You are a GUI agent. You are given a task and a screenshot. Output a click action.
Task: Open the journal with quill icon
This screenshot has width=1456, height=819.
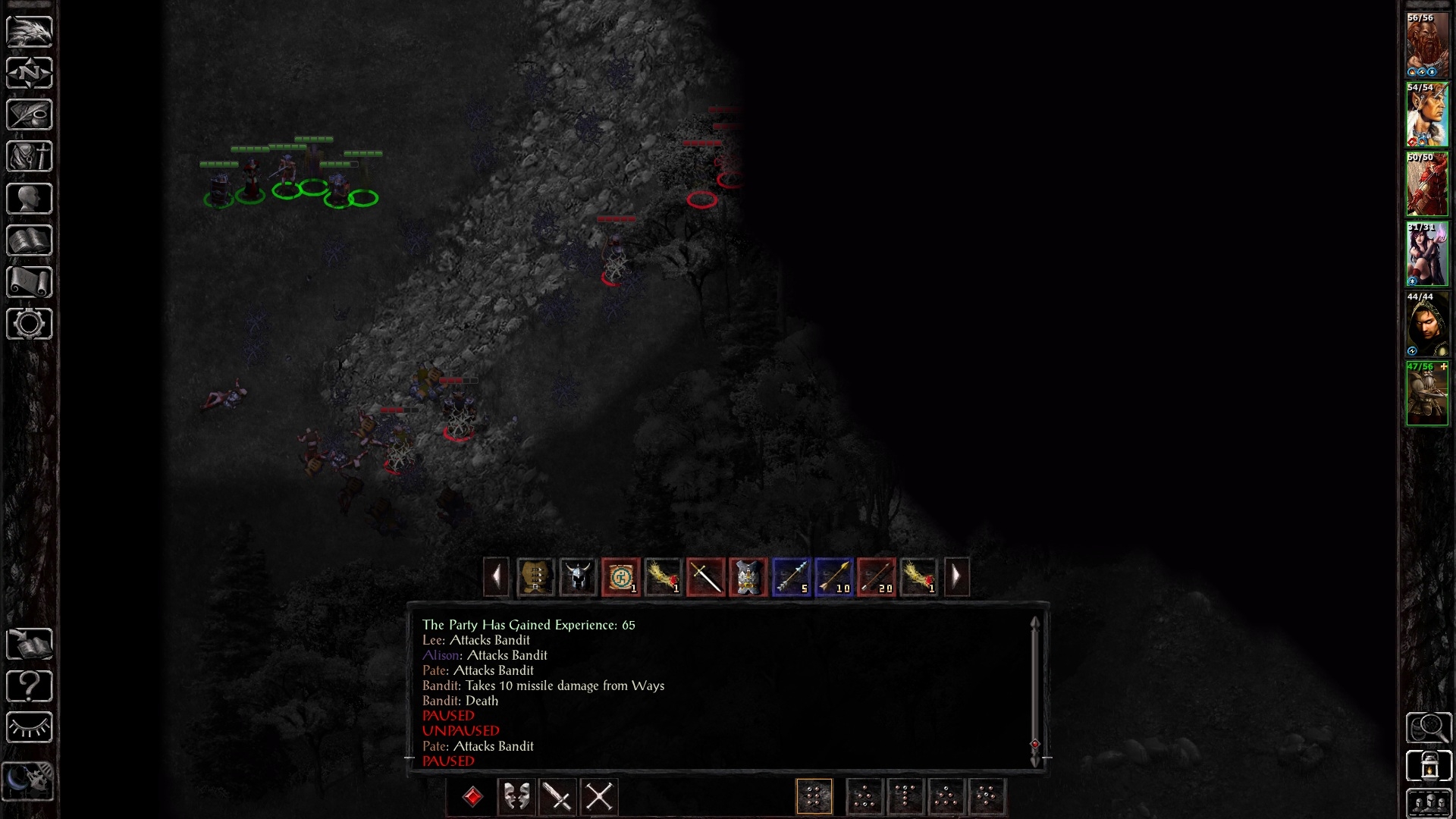pos(30,115)
